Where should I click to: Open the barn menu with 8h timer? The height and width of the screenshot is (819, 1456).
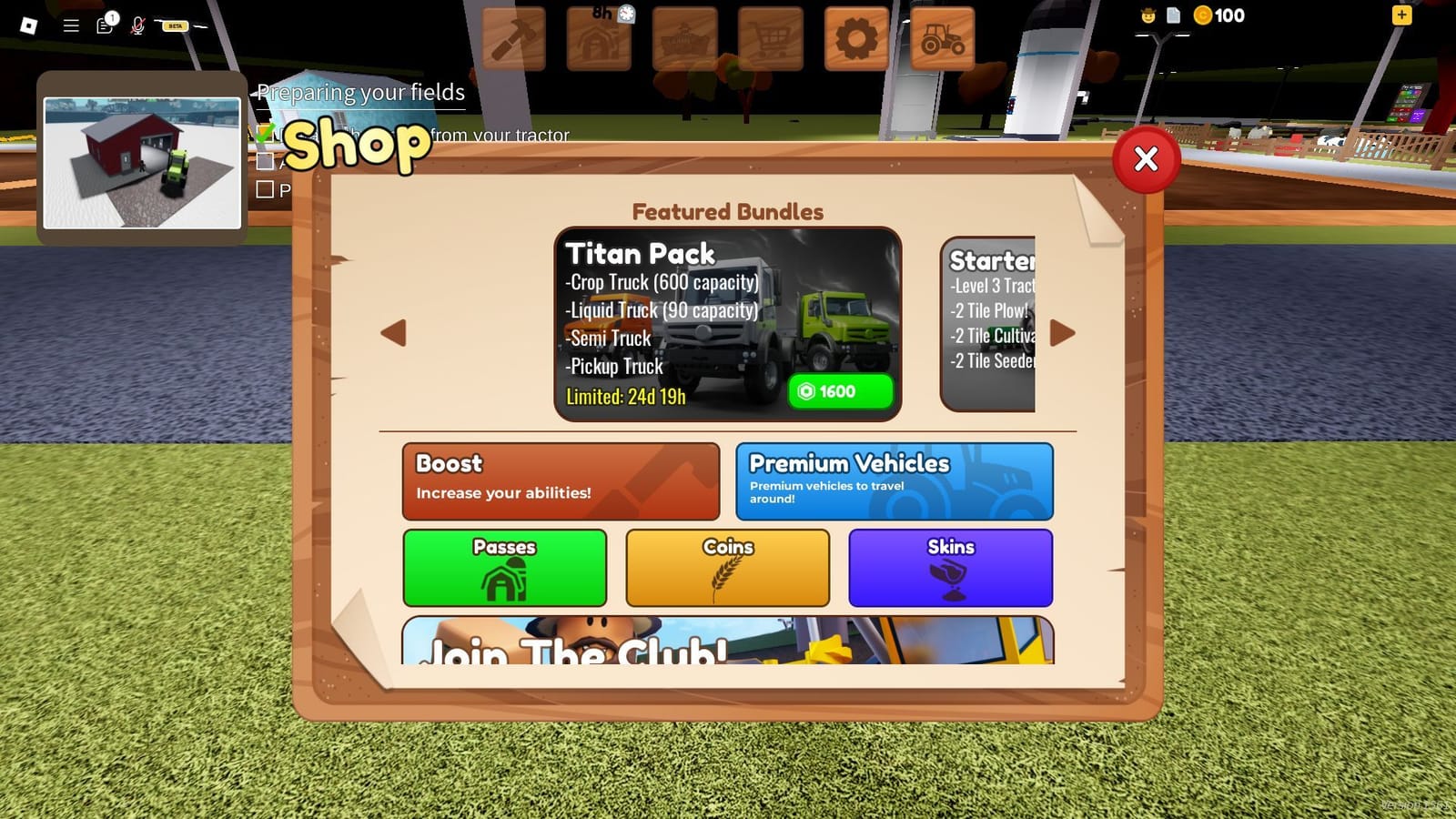pos(599,37)
